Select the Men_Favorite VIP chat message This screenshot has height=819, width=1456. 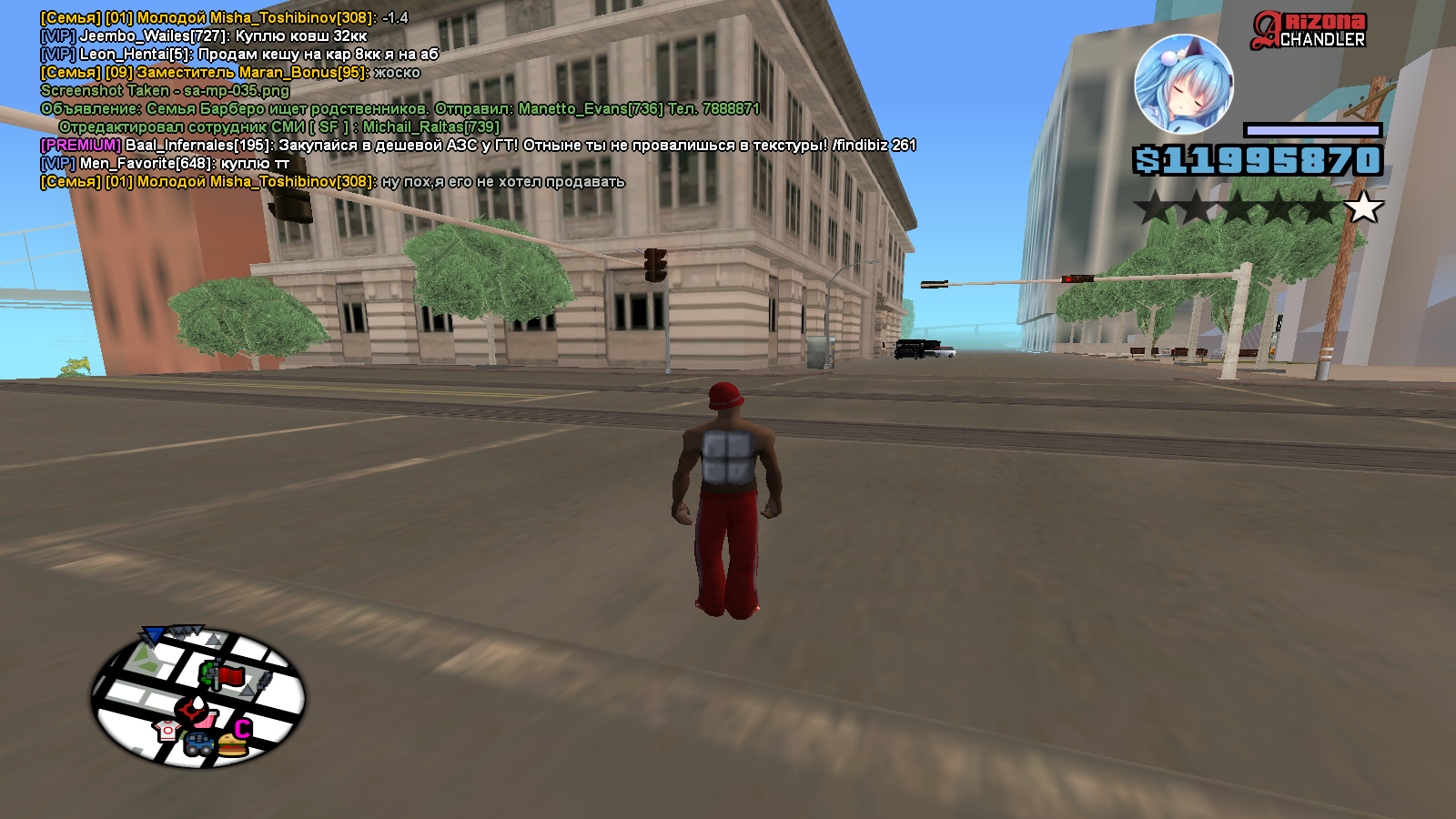[x=165, y=164]
